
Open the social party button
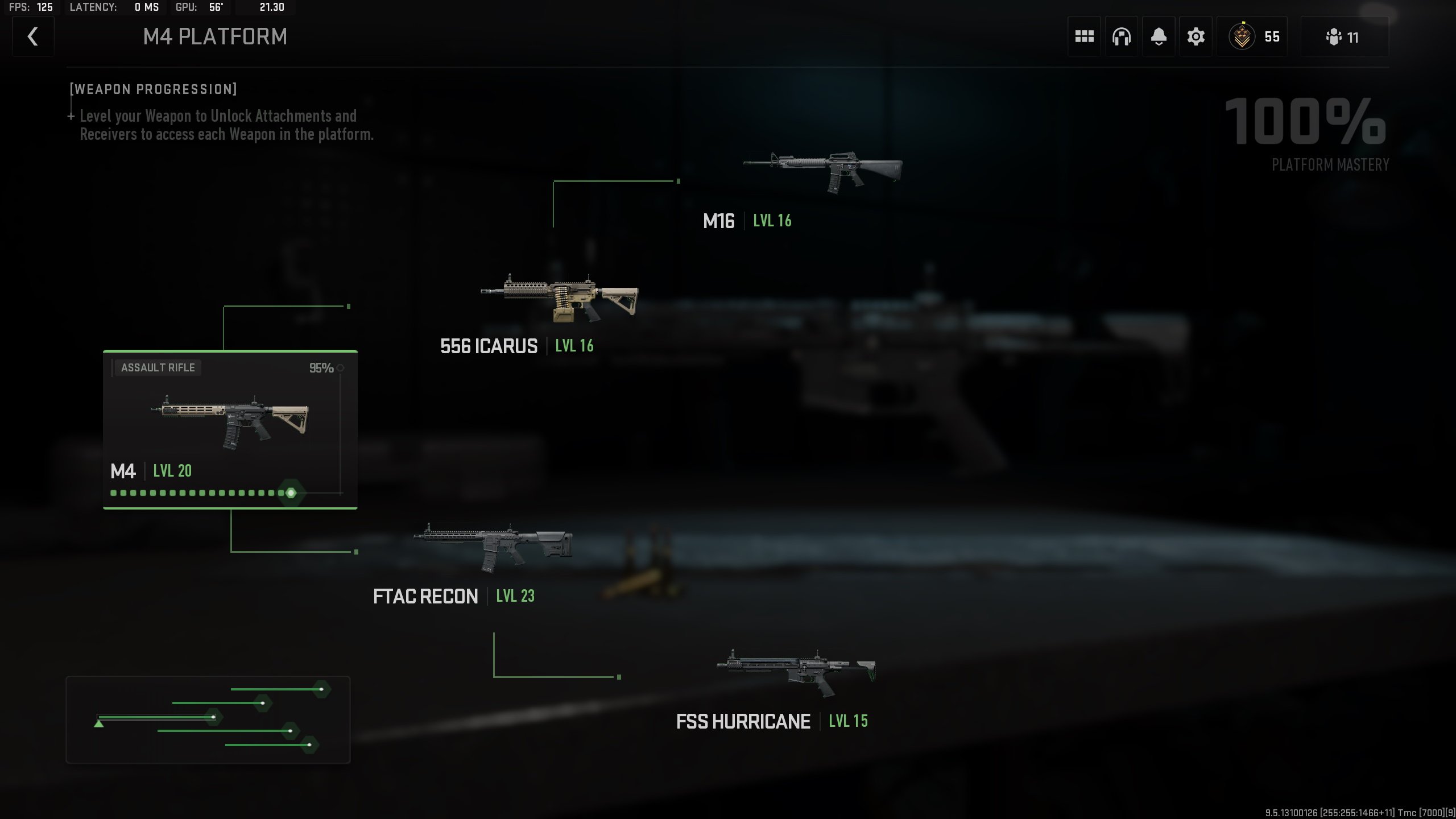pos(1344,37)
